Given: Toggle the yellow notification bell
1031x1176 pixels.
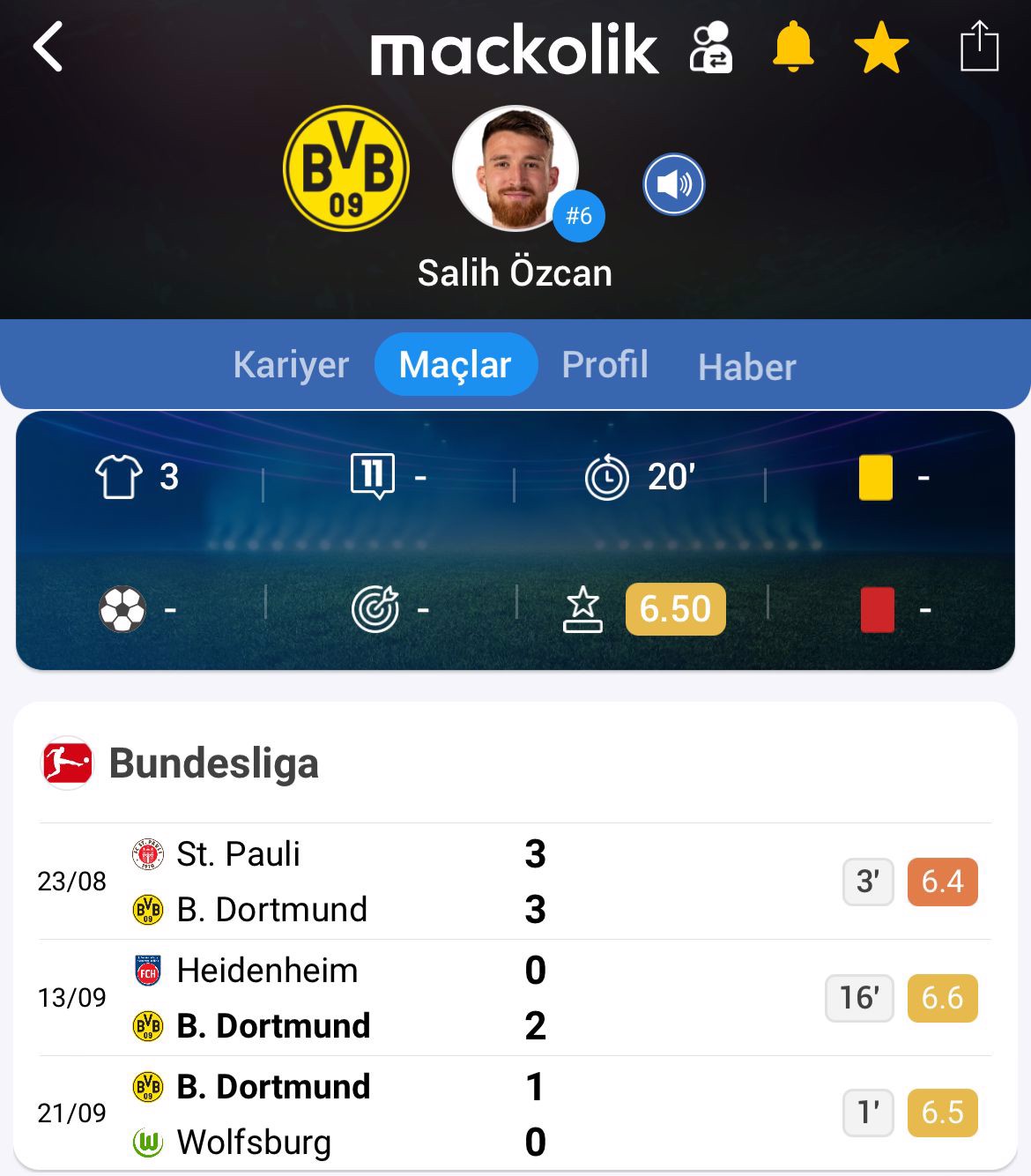Looking at the screenshot, I should [793, 48].
